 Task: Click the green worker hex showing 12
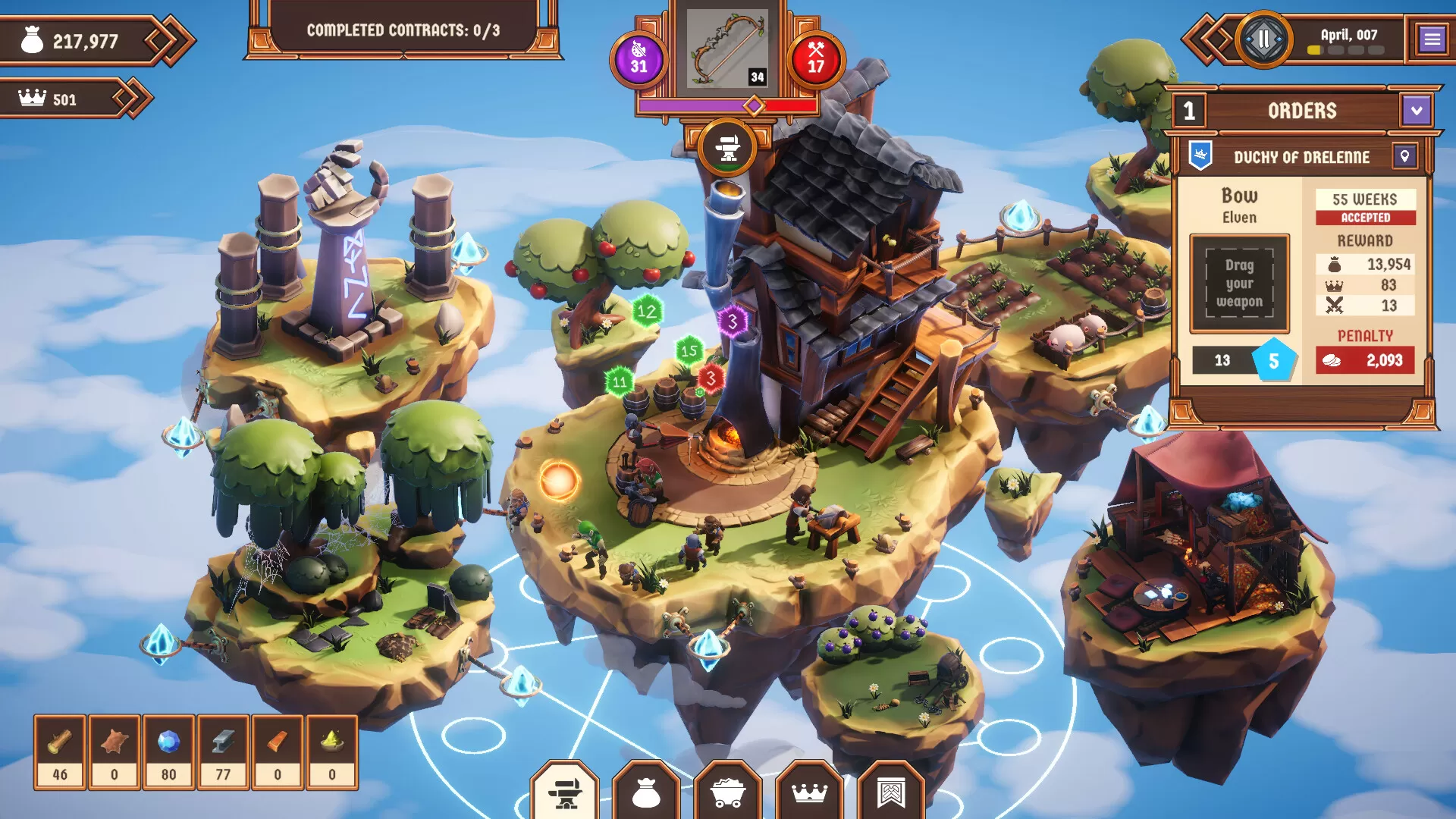coord(647,310)
